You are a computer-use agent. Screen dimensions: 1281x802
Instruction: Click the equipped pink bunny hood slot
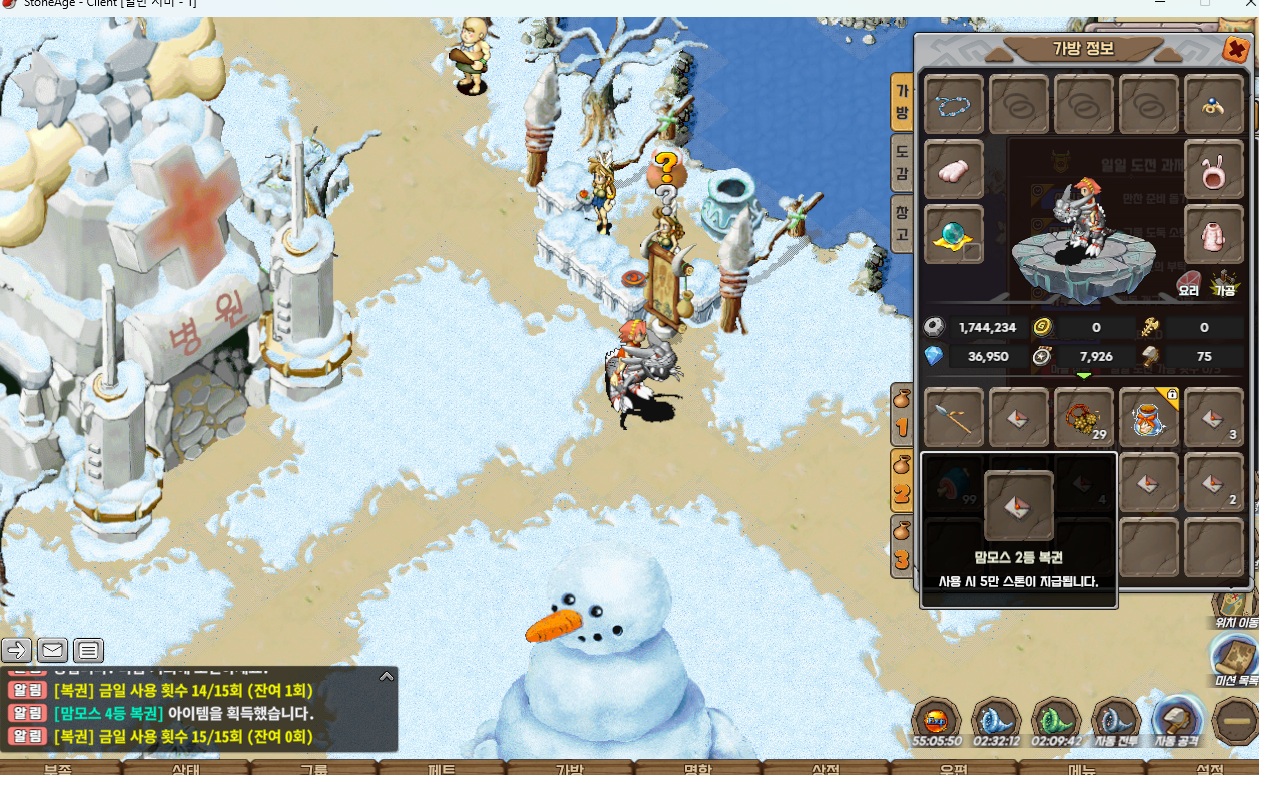tap(1214, 170)
